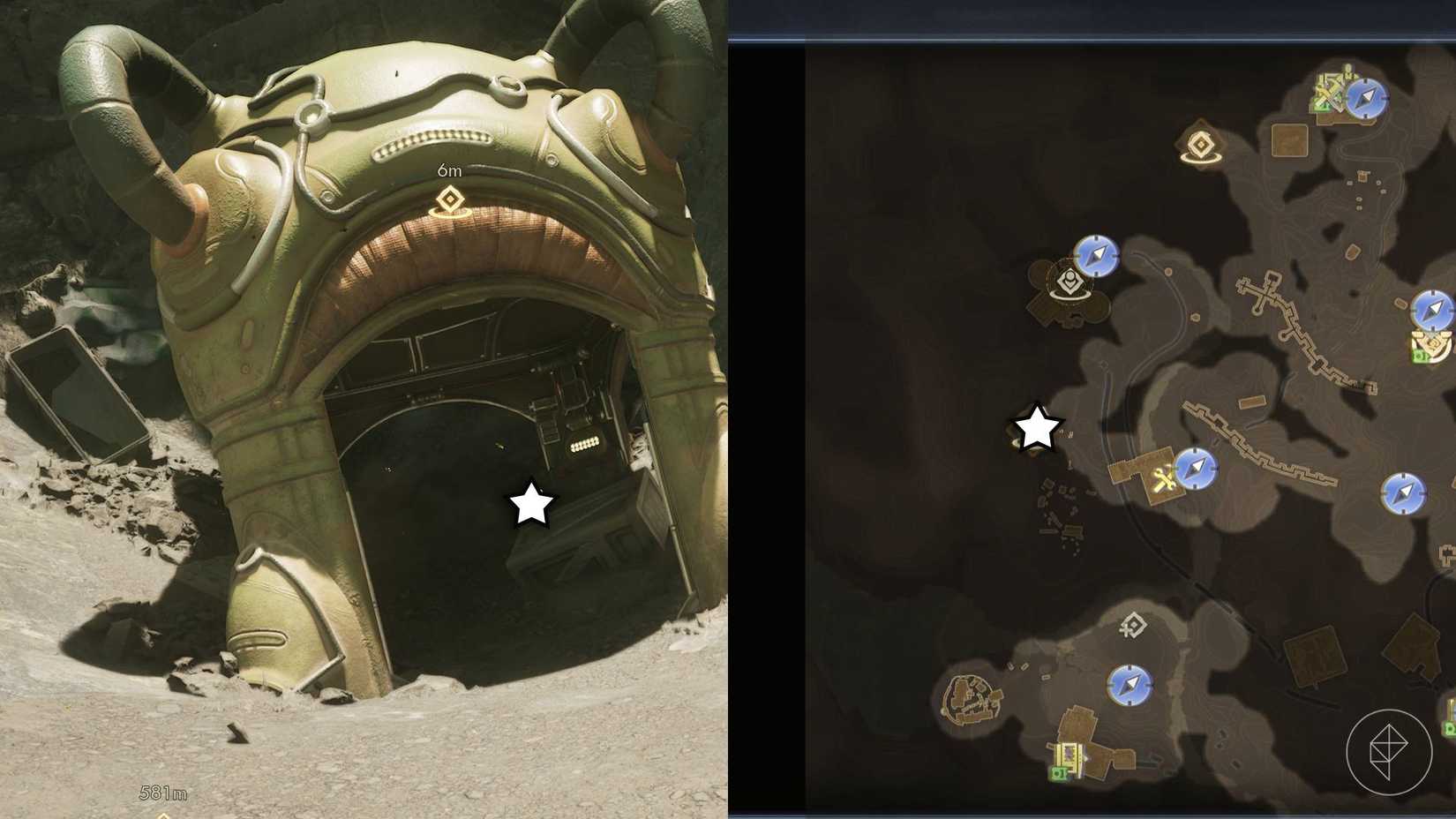
Task: Click the green chest icon near the bottom-left settlement
Action: click(x=1059, y=773)
